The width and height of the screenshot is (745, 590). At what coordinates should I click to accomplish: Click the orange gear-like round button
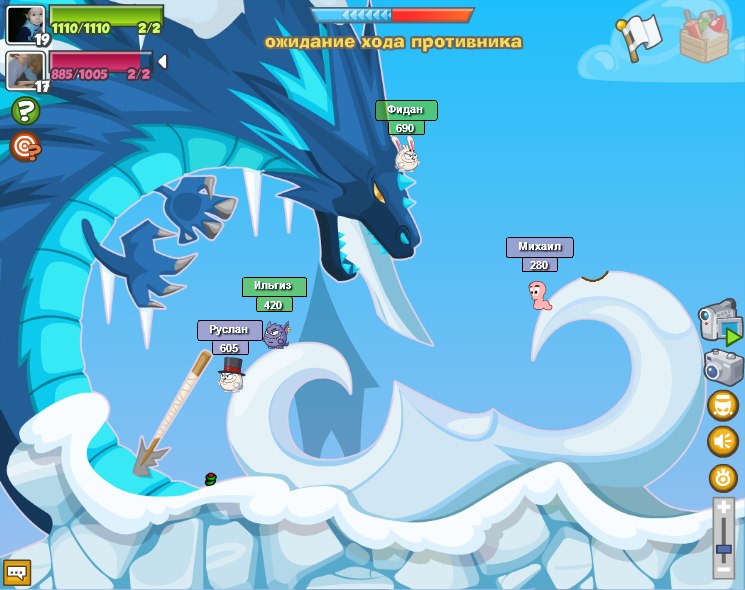point(723,477)
